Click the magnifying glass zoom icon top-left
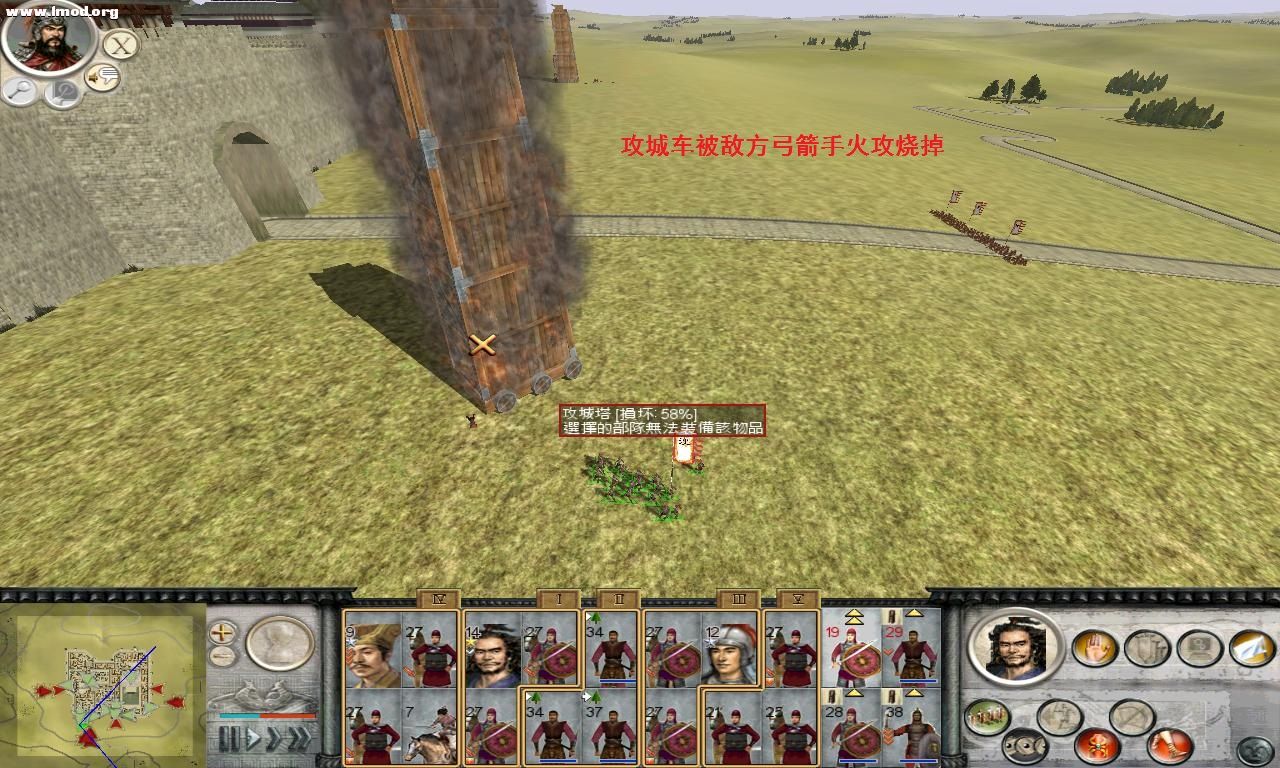 tap(19, 91)
